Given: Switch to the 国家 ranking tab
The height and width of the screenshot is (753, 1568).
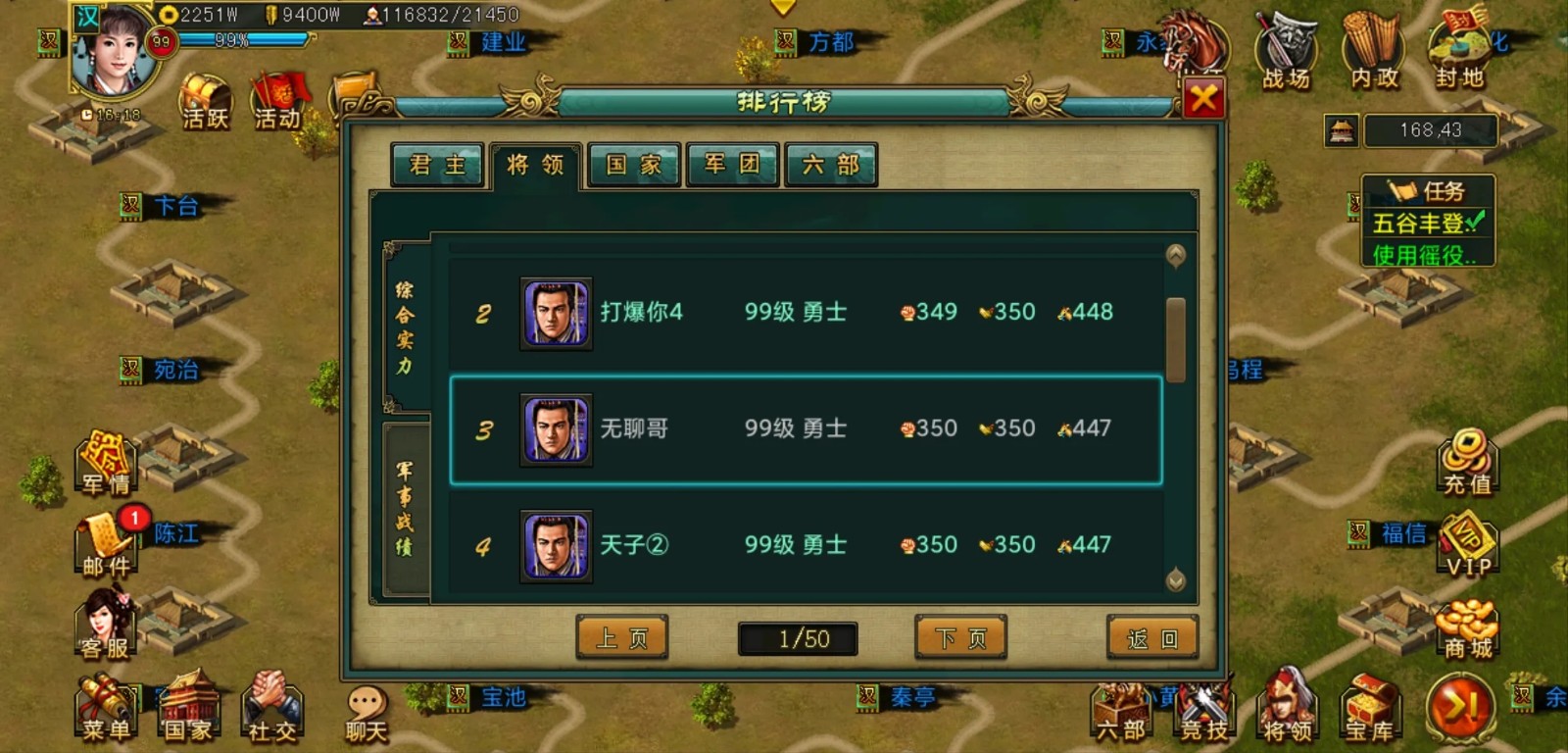Looking at the screenshot, I should (632, 166).
